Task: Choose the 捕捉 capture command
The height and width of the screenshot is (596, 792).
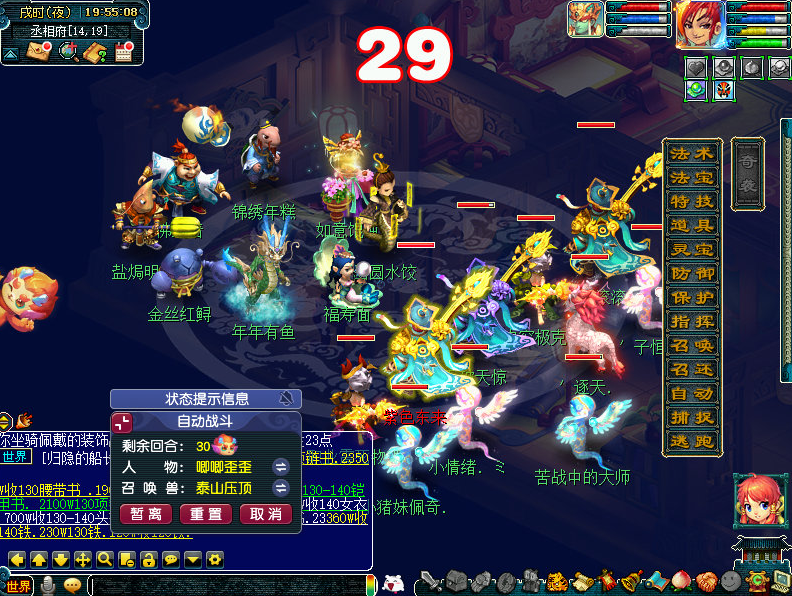Action: 692,418
